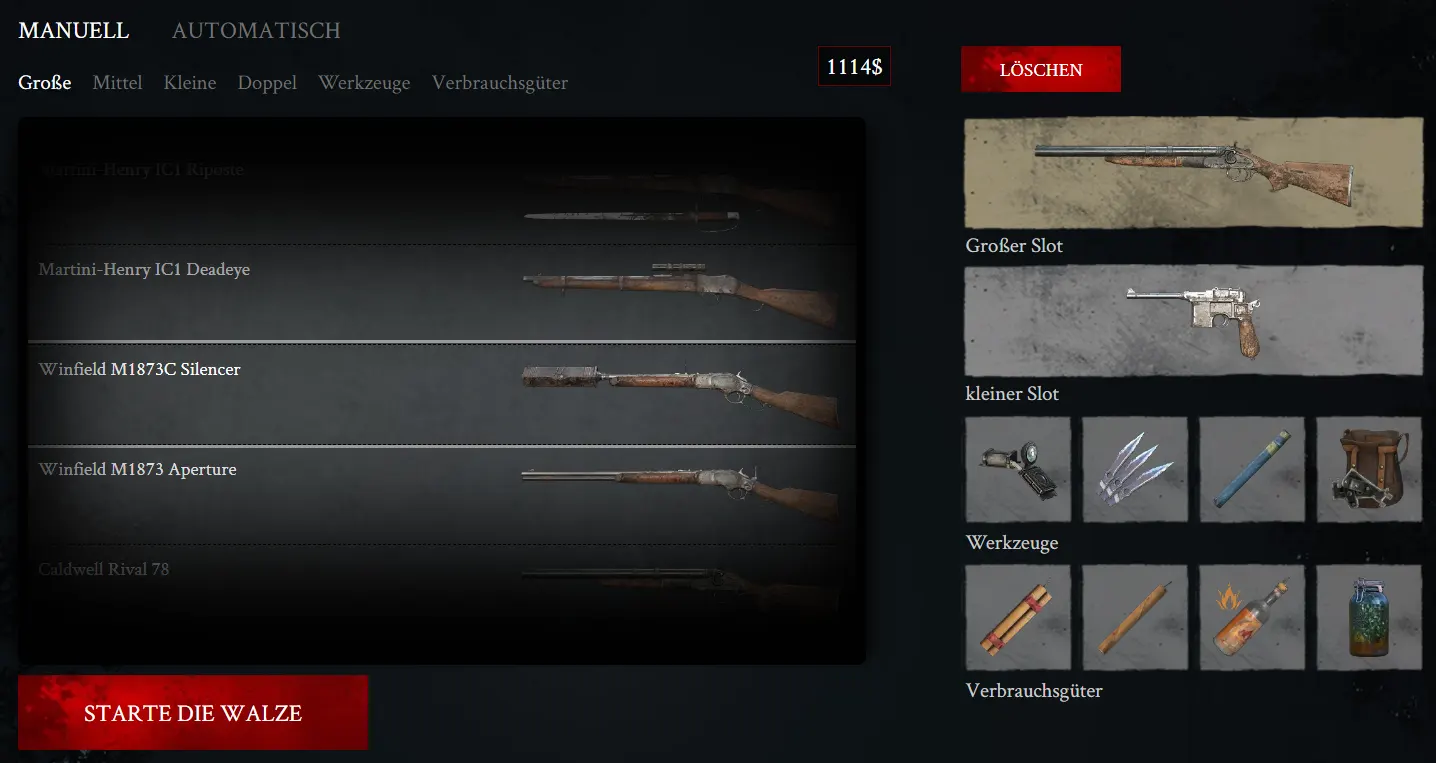
Task: Switch to the AUTOMATISCH mode tab
Action: (256, 31)
